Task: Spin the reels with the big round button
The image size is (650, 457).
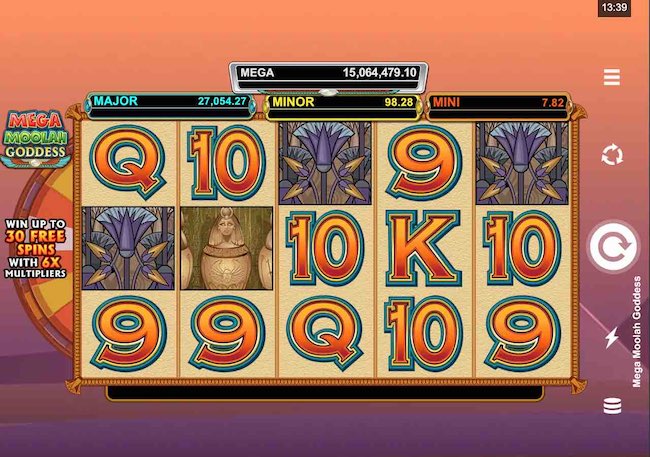Action: [x=612, y=247]
